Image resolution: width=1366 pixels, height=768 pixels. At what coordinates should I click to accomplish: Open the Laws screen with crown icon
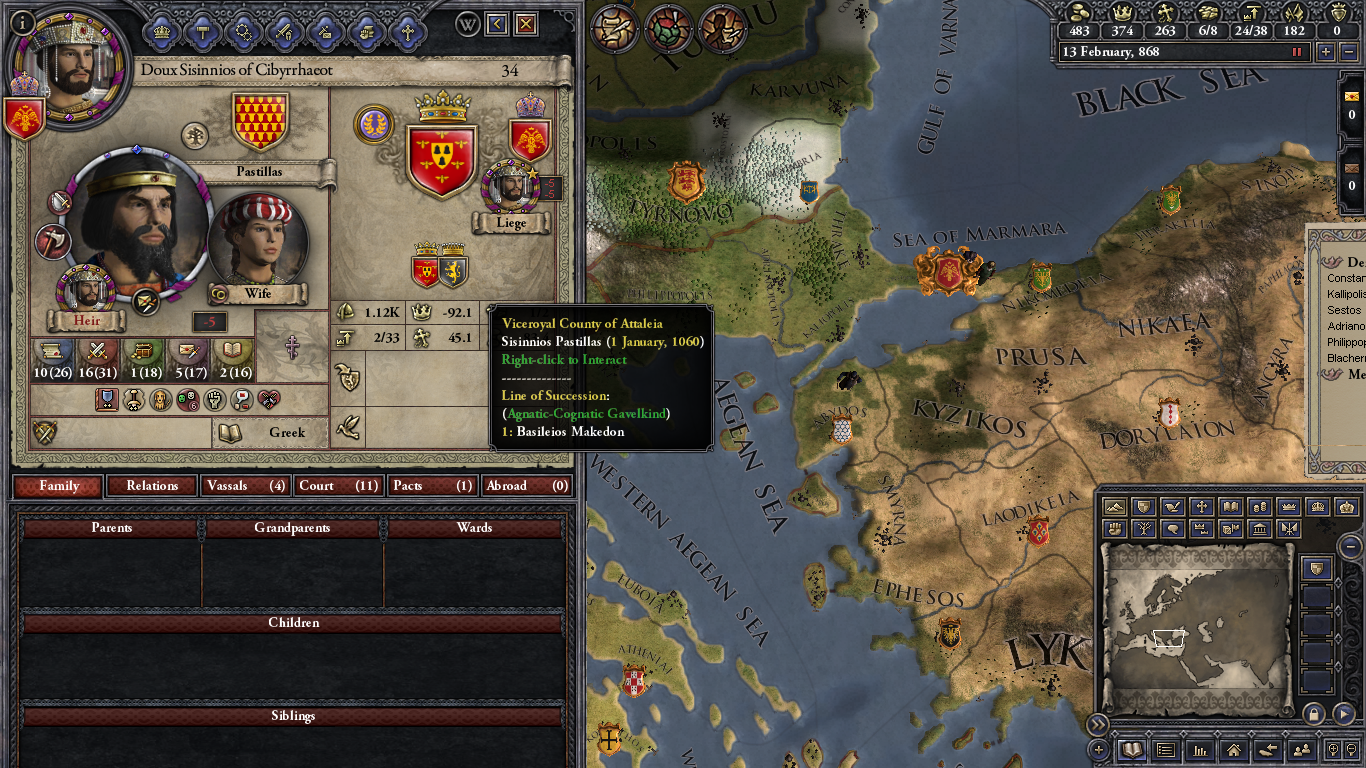coord(161,30)
